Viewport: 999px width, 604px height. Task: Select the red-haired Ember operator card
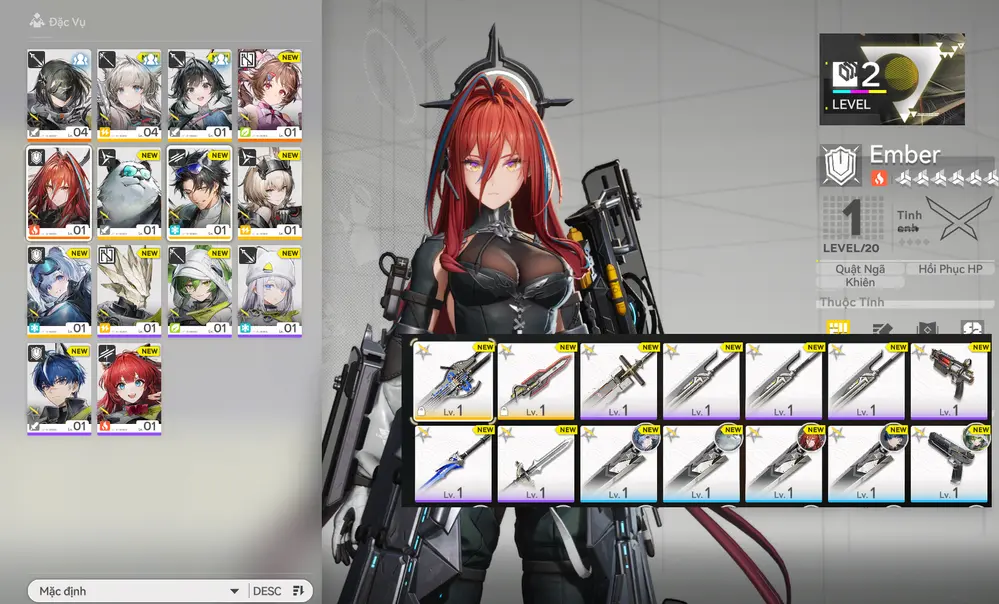pyautogui.click(x=59, y=192)
